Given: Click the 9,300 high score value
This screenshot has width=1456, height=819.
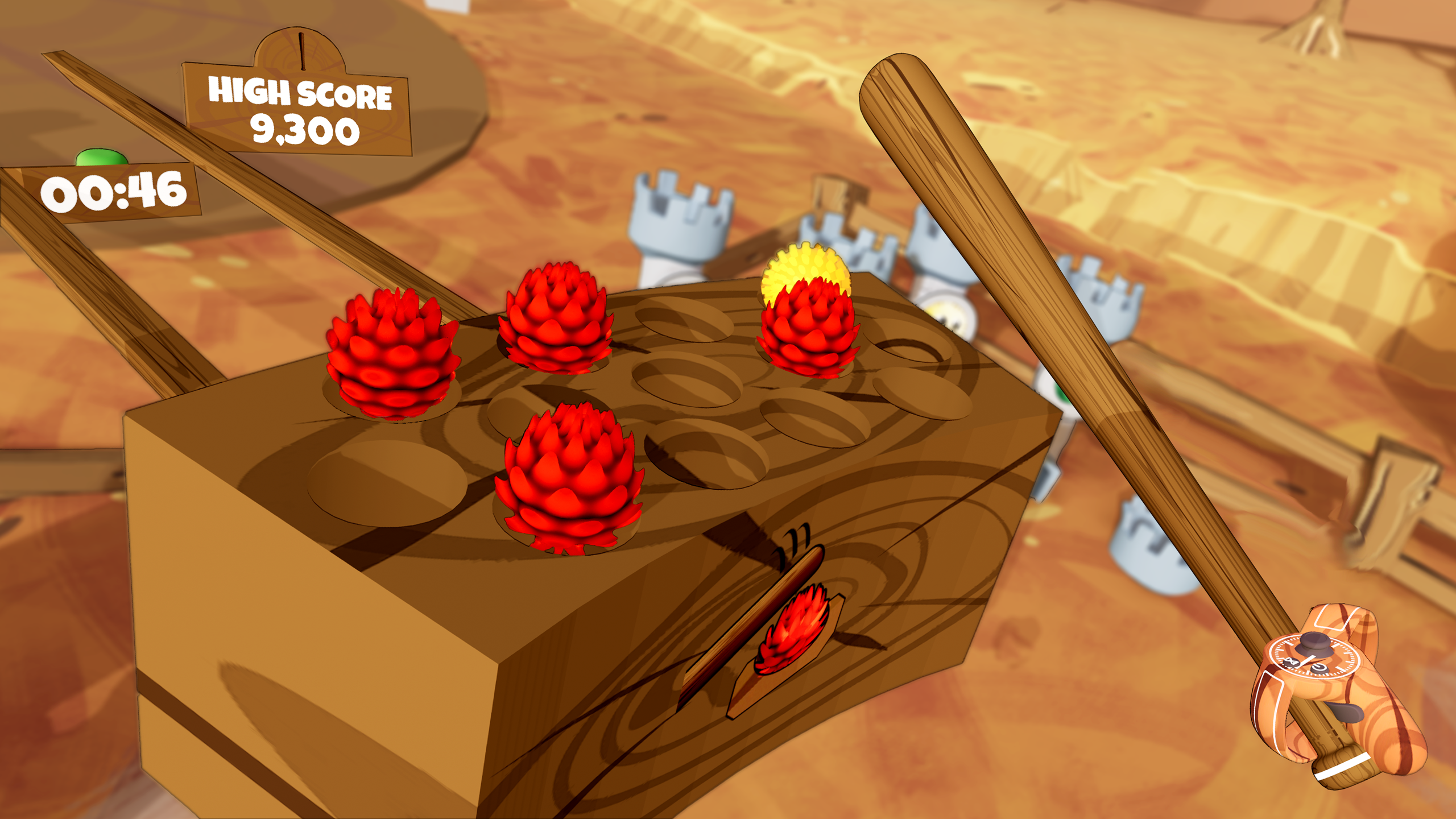Looking at the screenshot, I should click(305, 130).
